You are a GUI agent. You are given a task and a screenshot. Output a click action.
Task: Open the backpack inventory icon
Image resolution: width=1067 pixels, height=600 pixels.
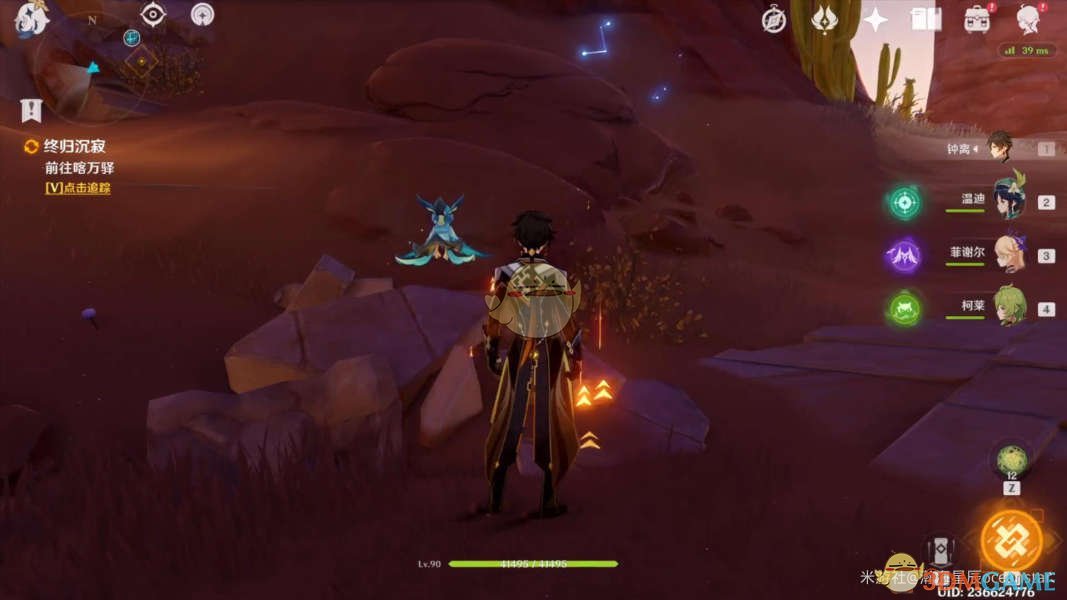coord(977,19)
